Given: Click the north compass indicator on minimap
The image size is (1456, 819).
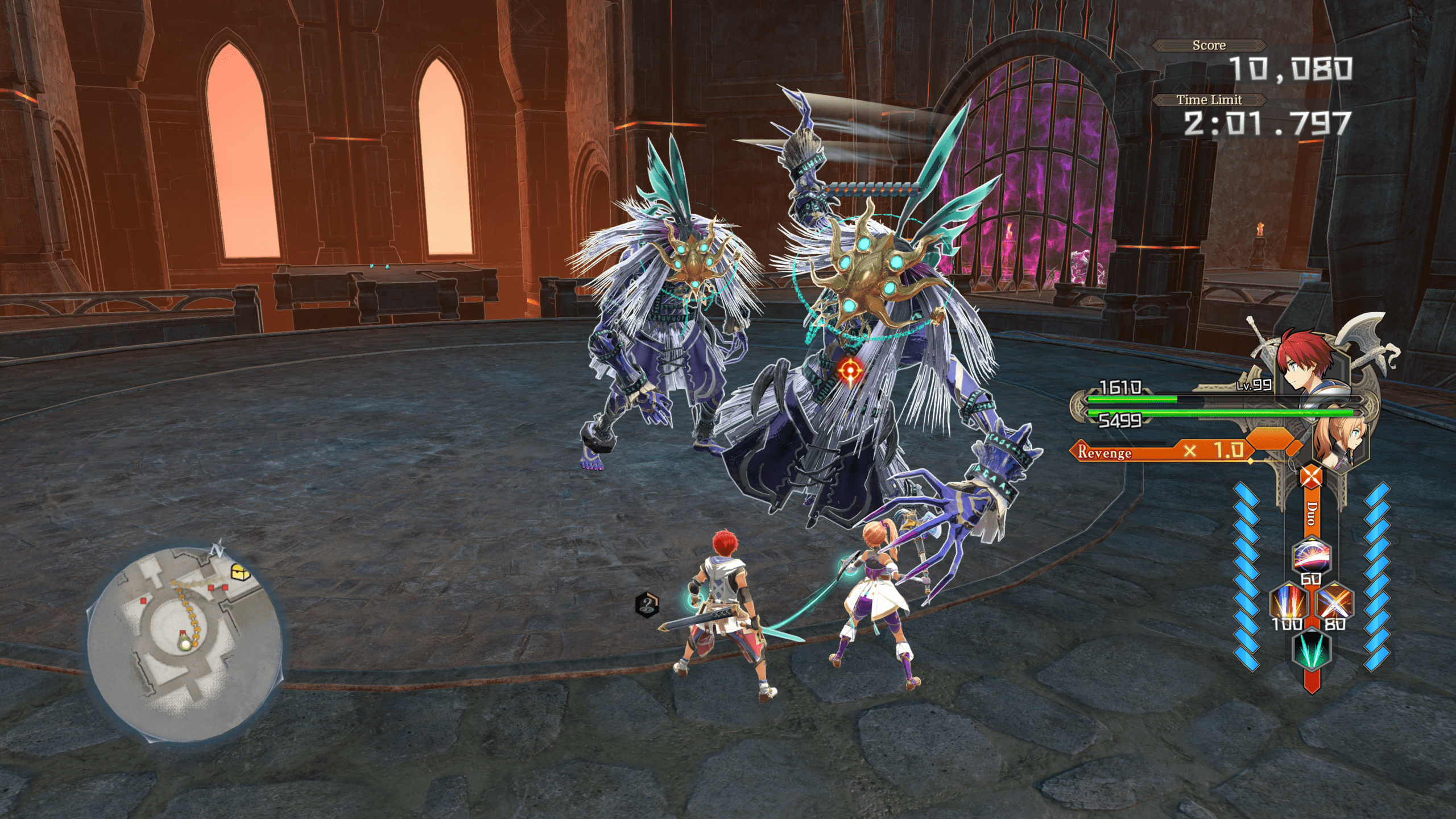Looking at the screenshot, I should 217,550.
